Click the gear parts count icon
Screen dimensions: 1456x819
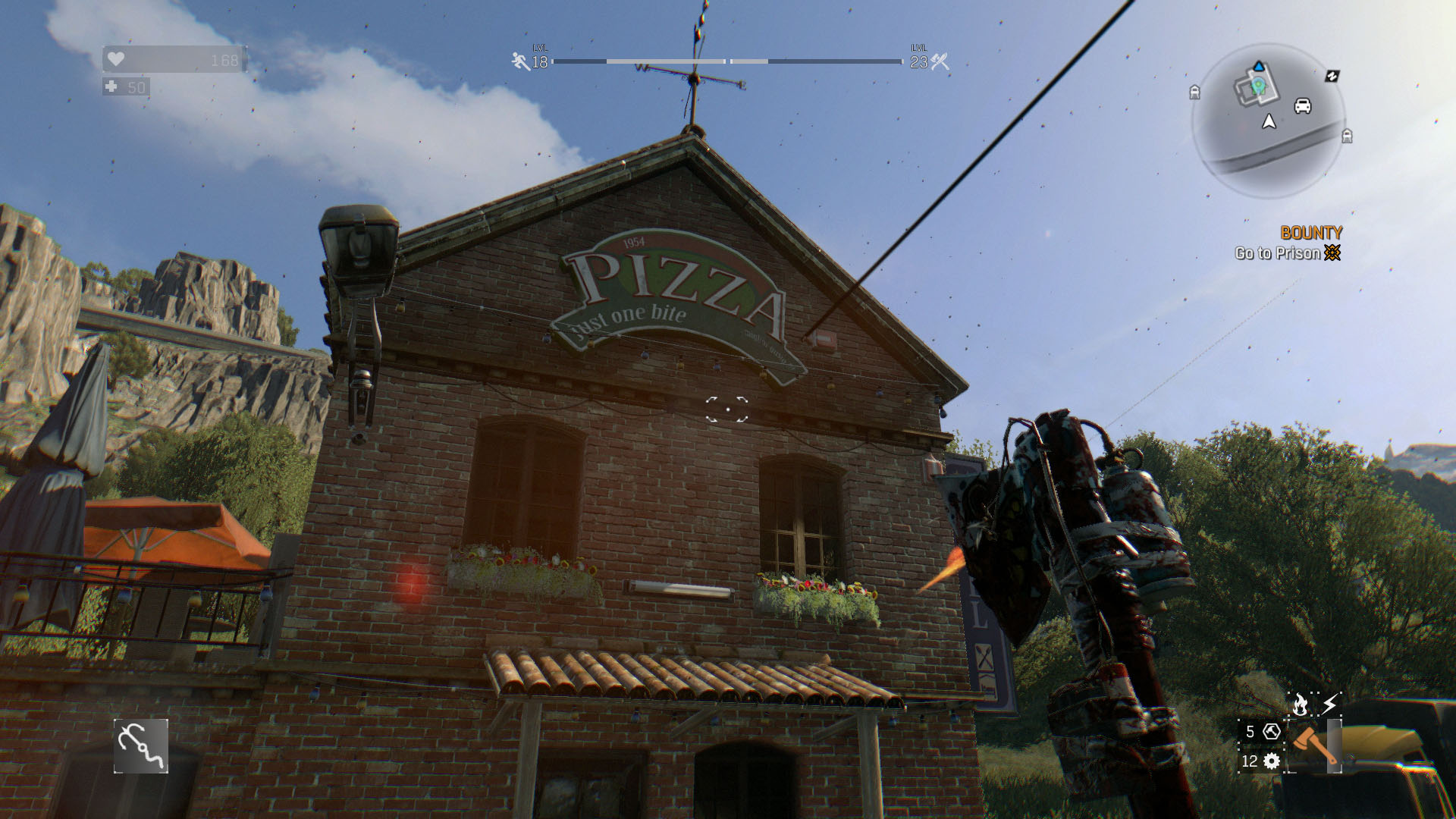point(1272,761)
